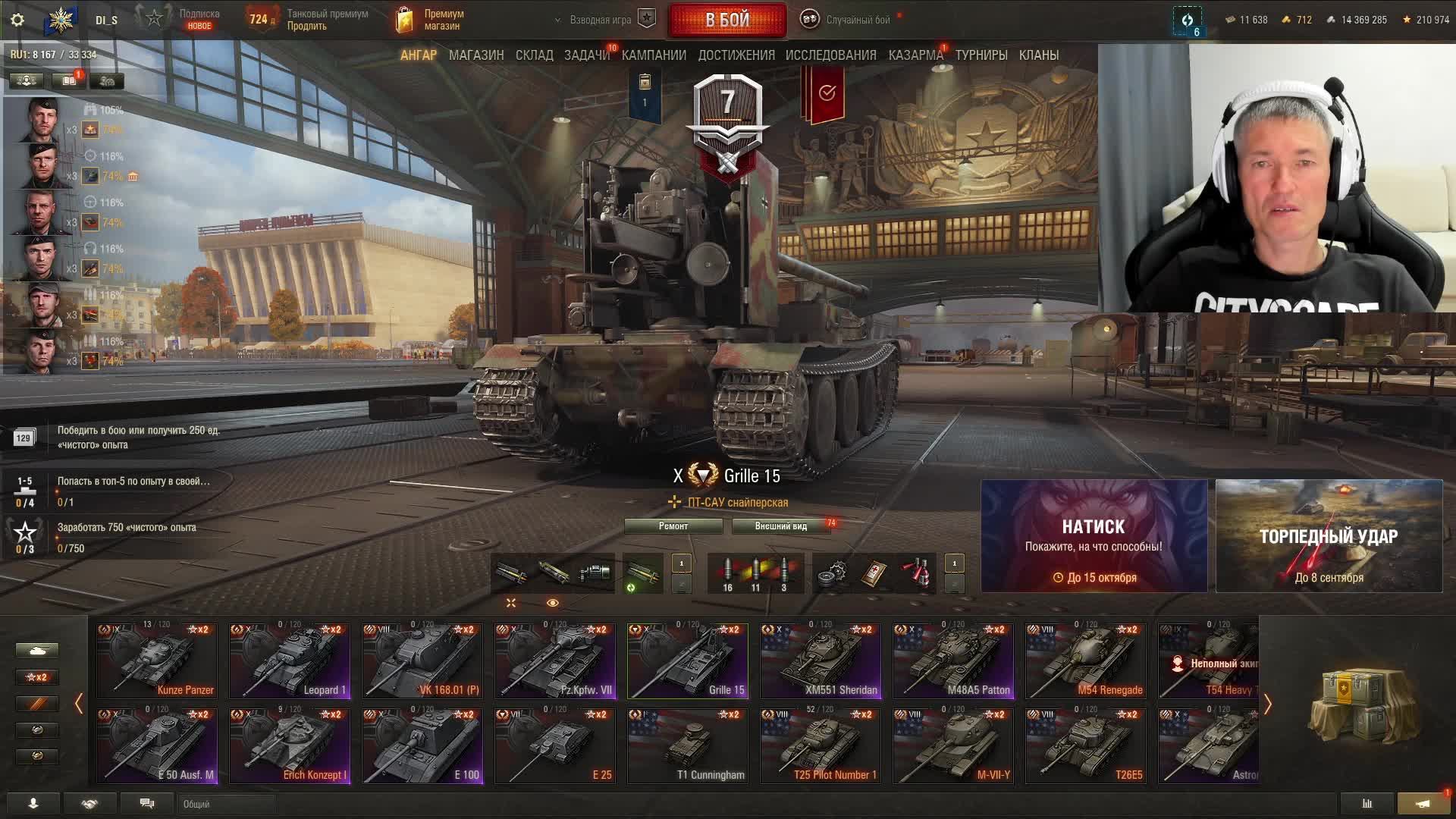Open the КЛАНЫ tab
Viewport: 1456px width, 819px height.
(x=1038, y=55)
